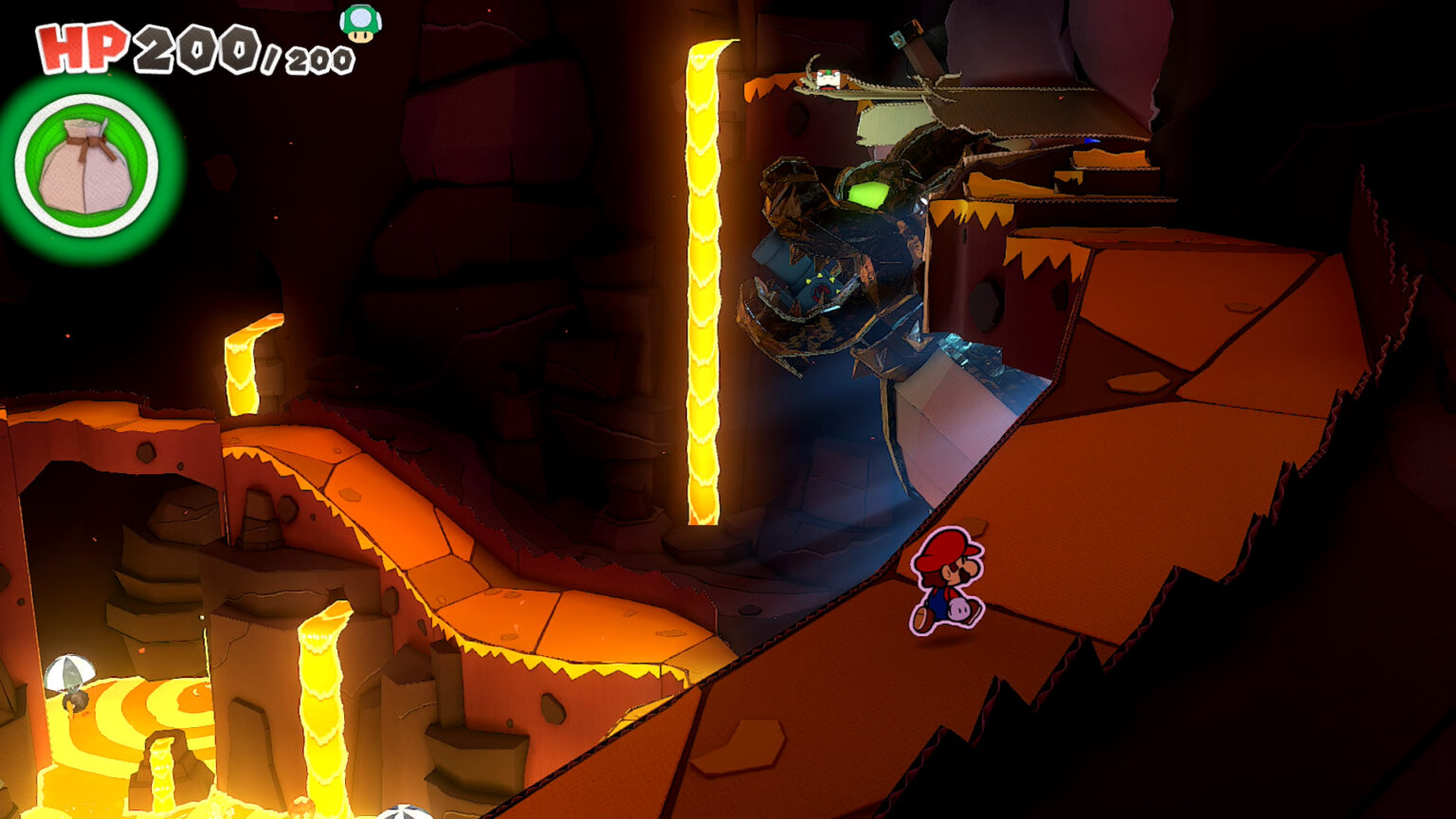1456x819 pixels.
Task: Click Mario's red cap
Action: [946, 546]
